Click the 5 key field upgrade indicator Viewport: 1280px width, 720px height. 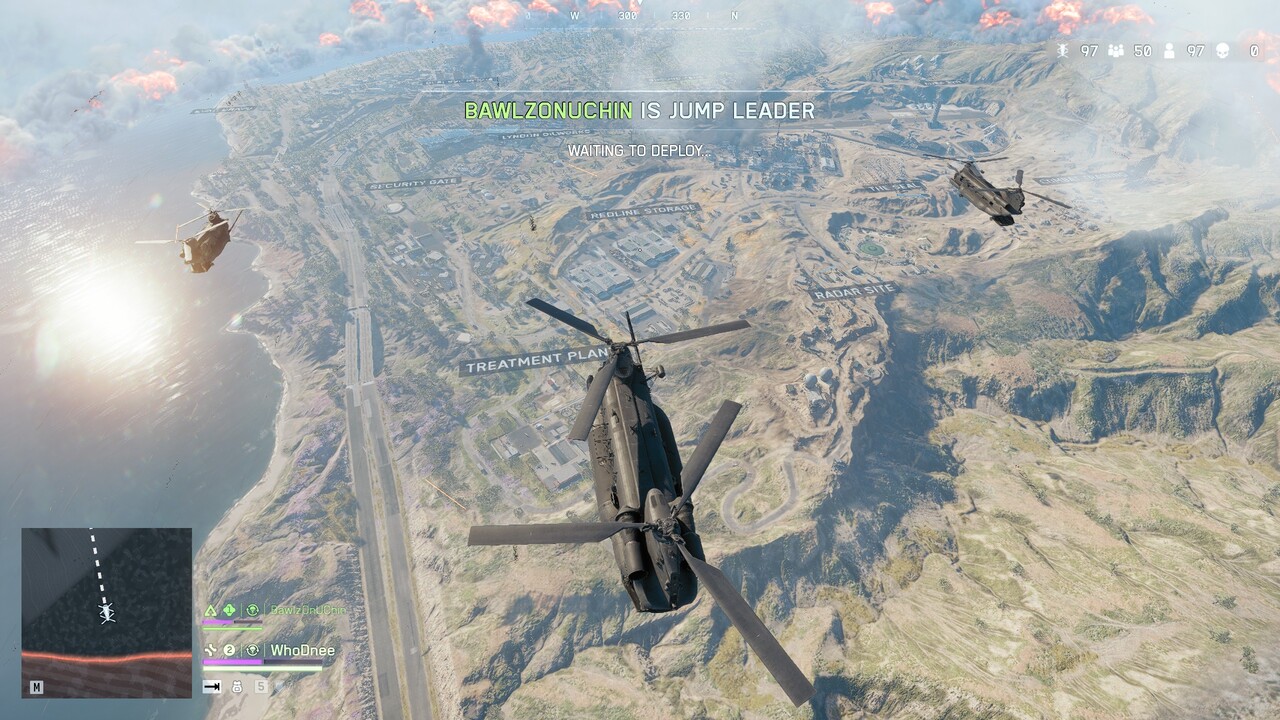pos(260,686)
